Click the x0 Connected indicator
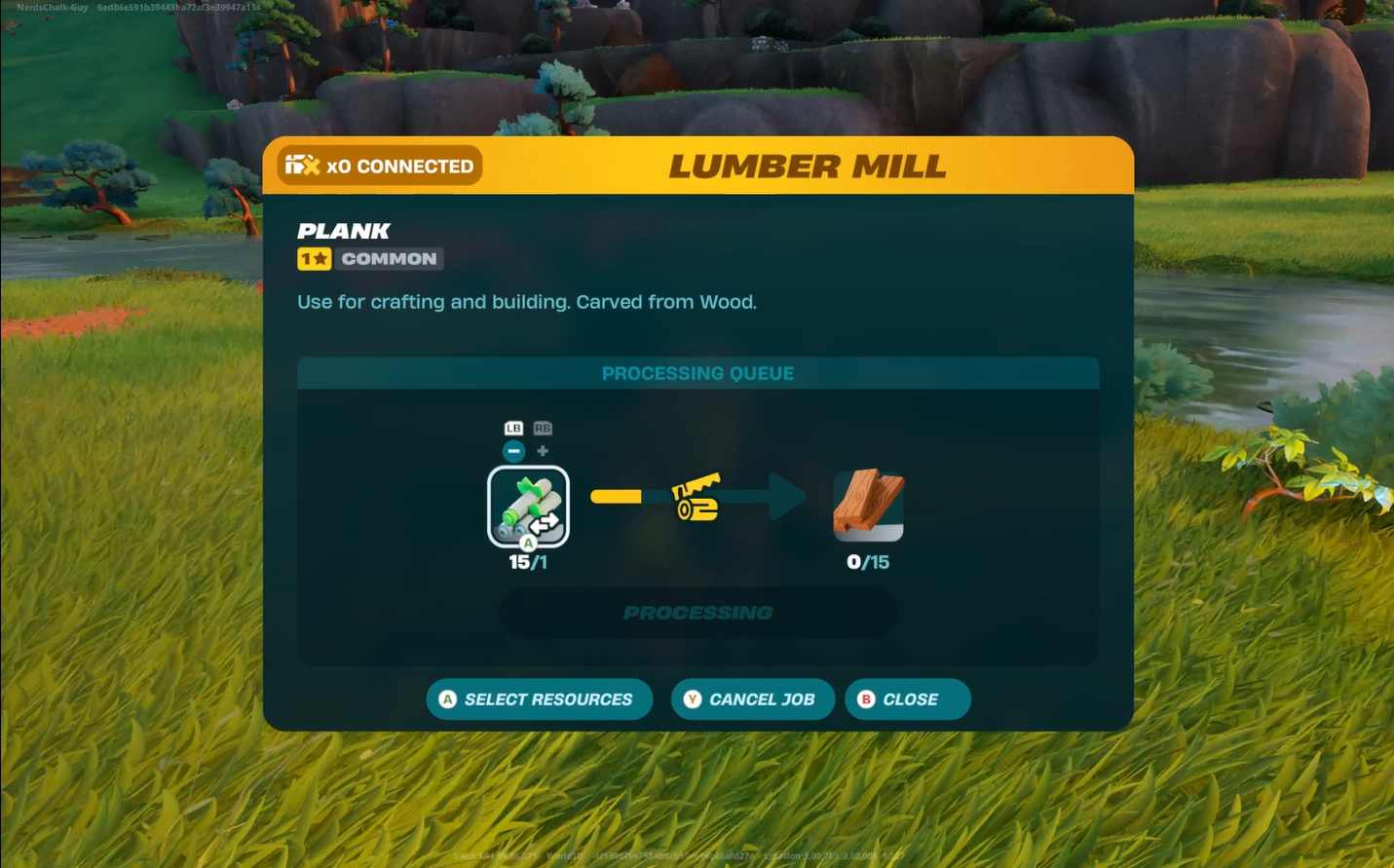Viewport: 1394px width, 868px height. click(380, 166)
